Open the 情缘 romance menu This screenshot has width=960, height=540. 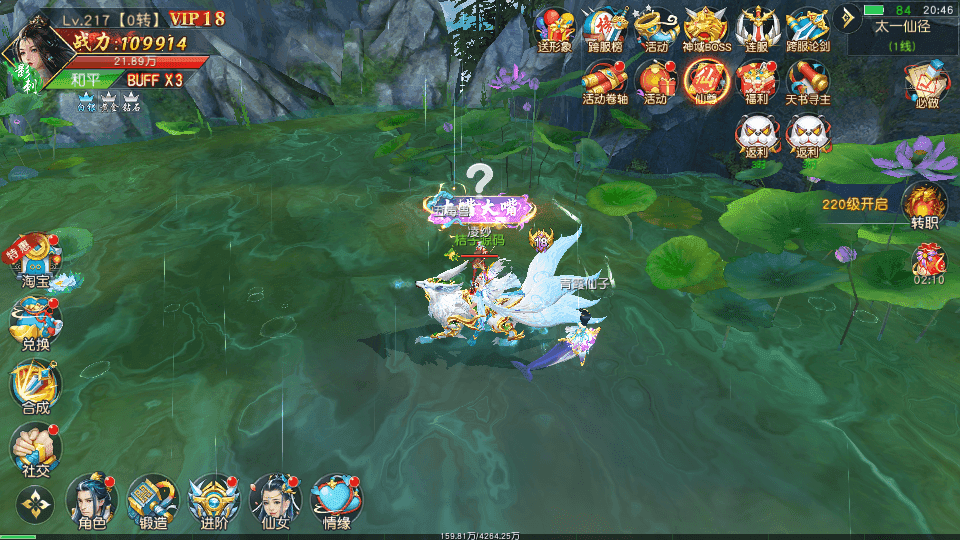[336, 499]
